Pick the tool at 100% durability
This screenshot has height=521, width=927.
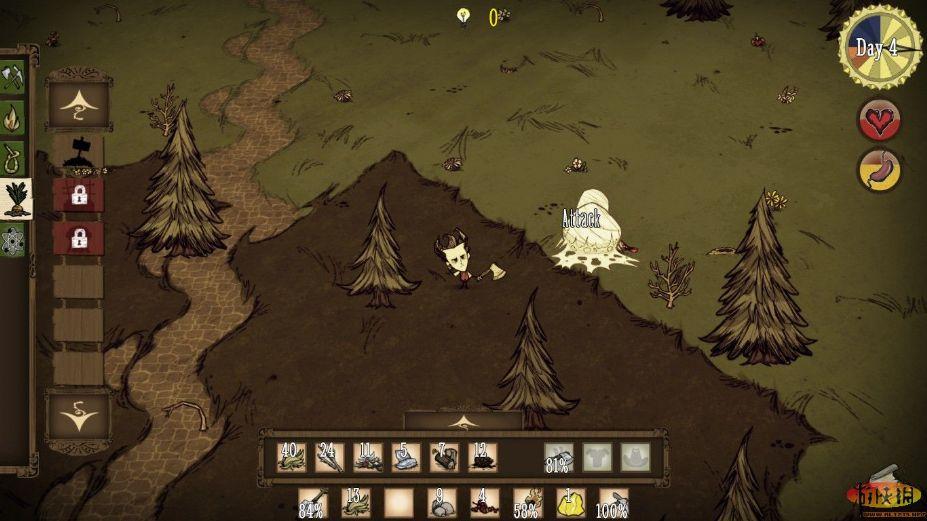pyautogui.click(x=613, y=502)
